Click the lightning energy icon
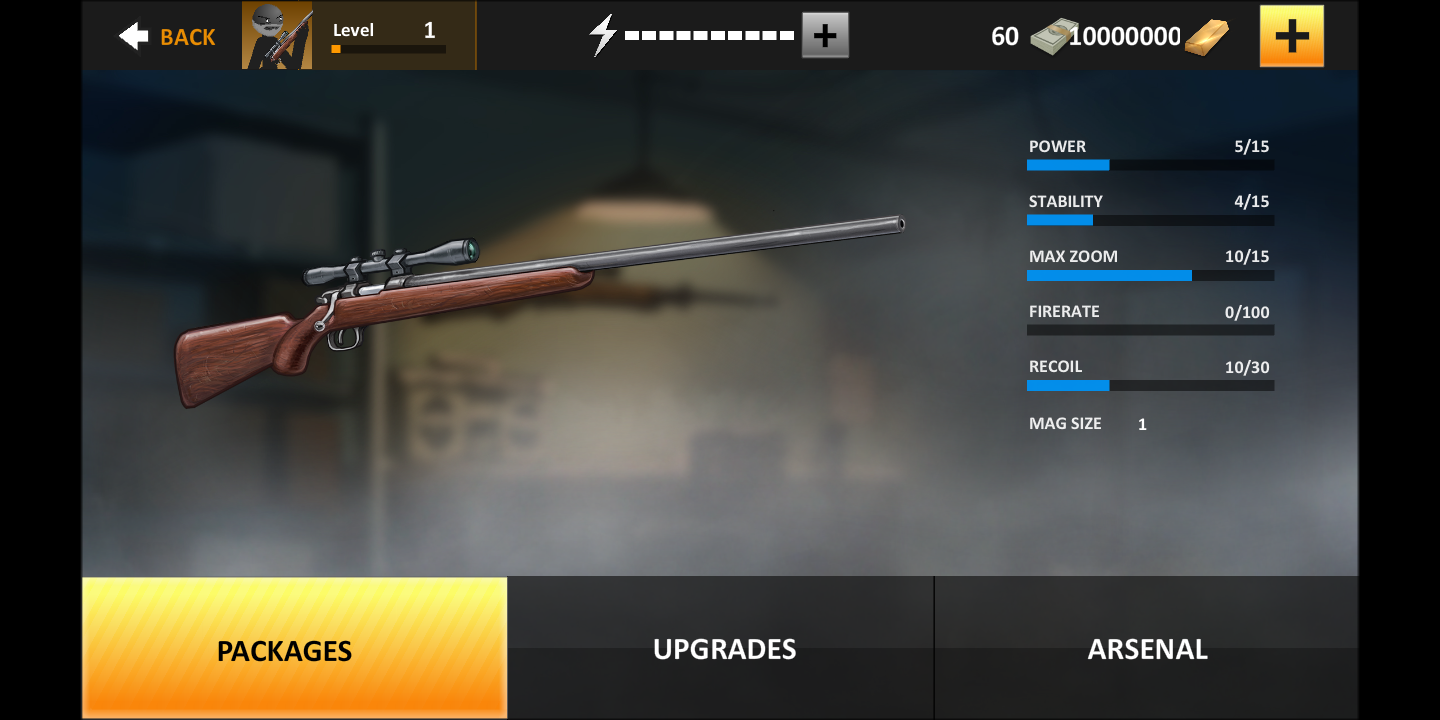This screenshot has width=1440, height=720. [x=601, y=33]
